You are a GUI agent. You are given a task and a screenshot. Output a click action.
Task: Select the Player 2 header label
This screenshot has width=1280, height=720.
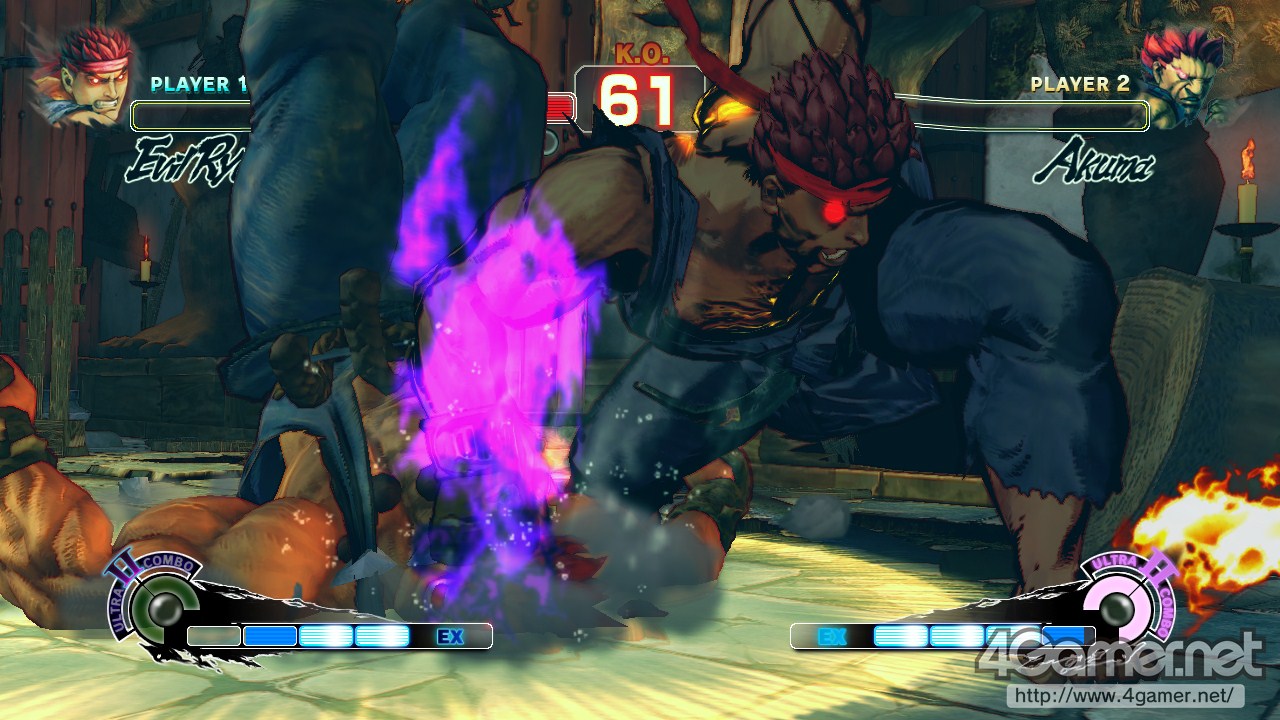(x=1082, y=85)
